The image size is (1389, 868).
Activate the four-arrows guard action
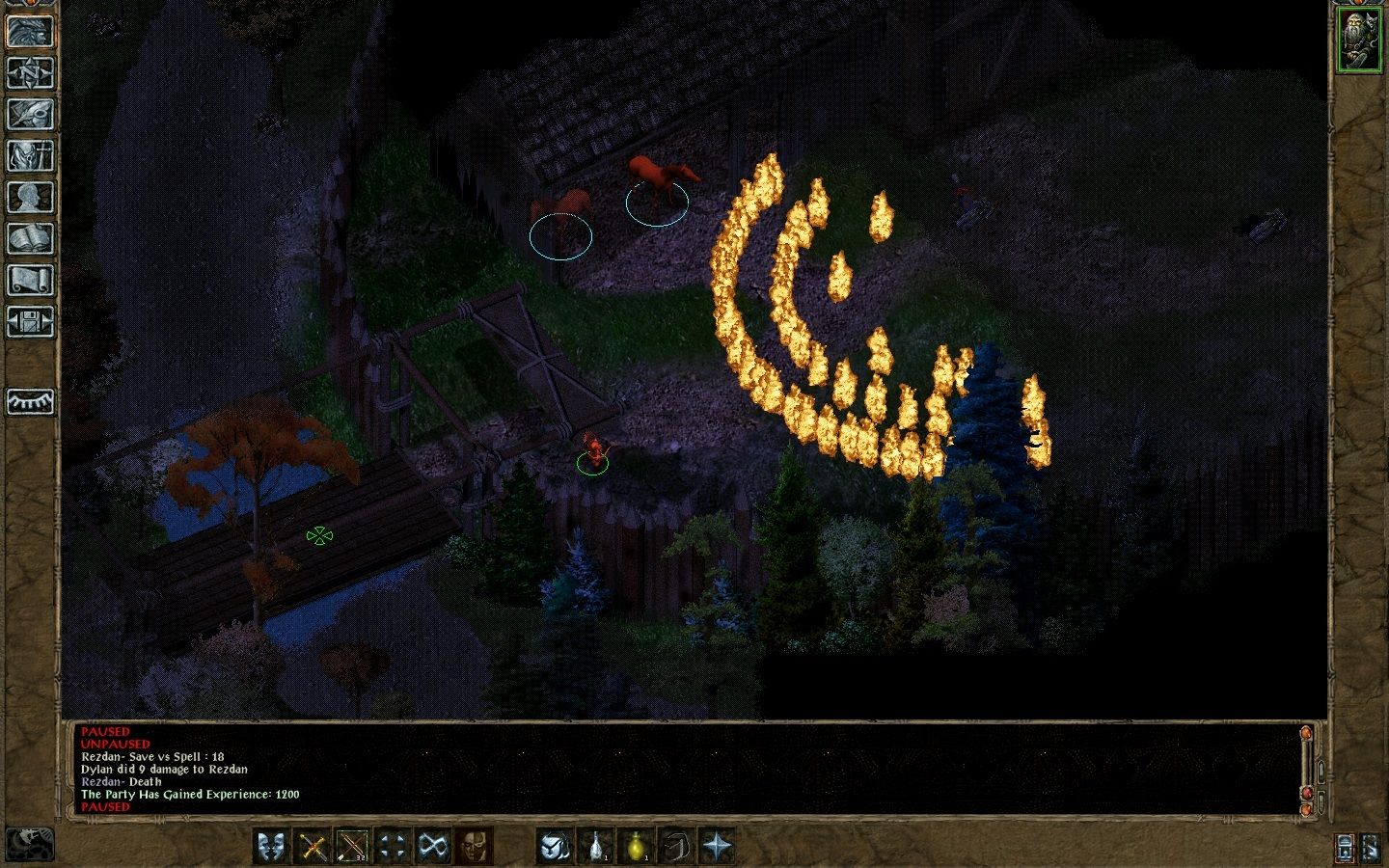coord(393,847)
